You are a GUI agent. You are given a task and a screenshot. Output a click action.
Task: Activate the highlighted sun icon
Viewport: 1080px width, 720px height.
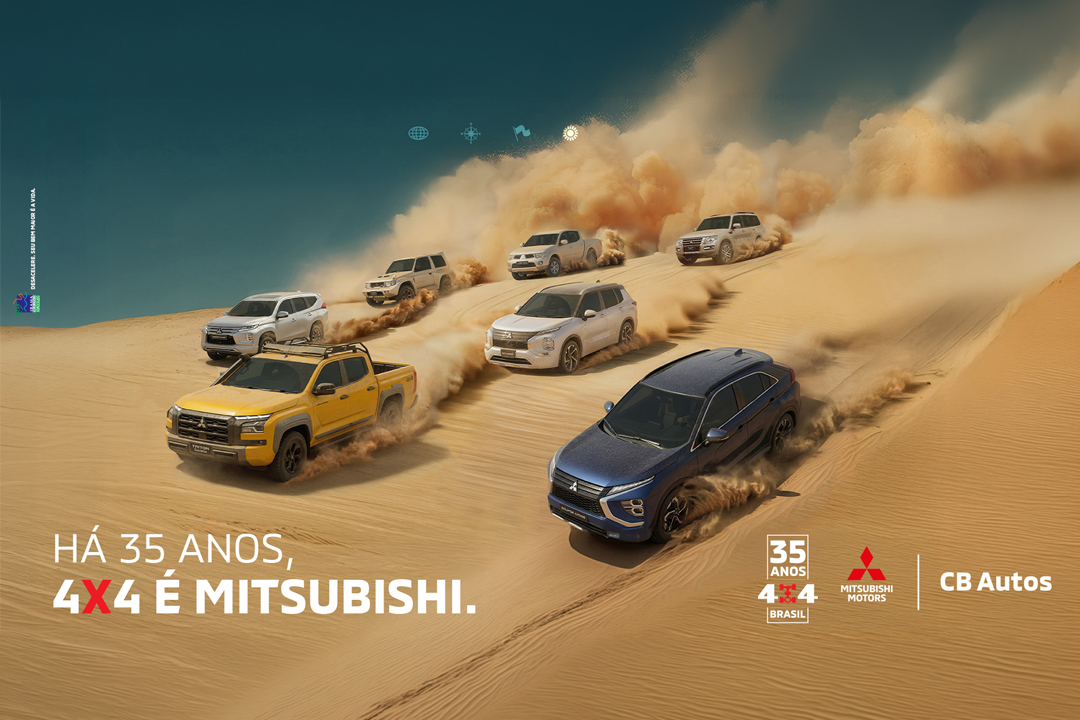(x=570, y=133)
